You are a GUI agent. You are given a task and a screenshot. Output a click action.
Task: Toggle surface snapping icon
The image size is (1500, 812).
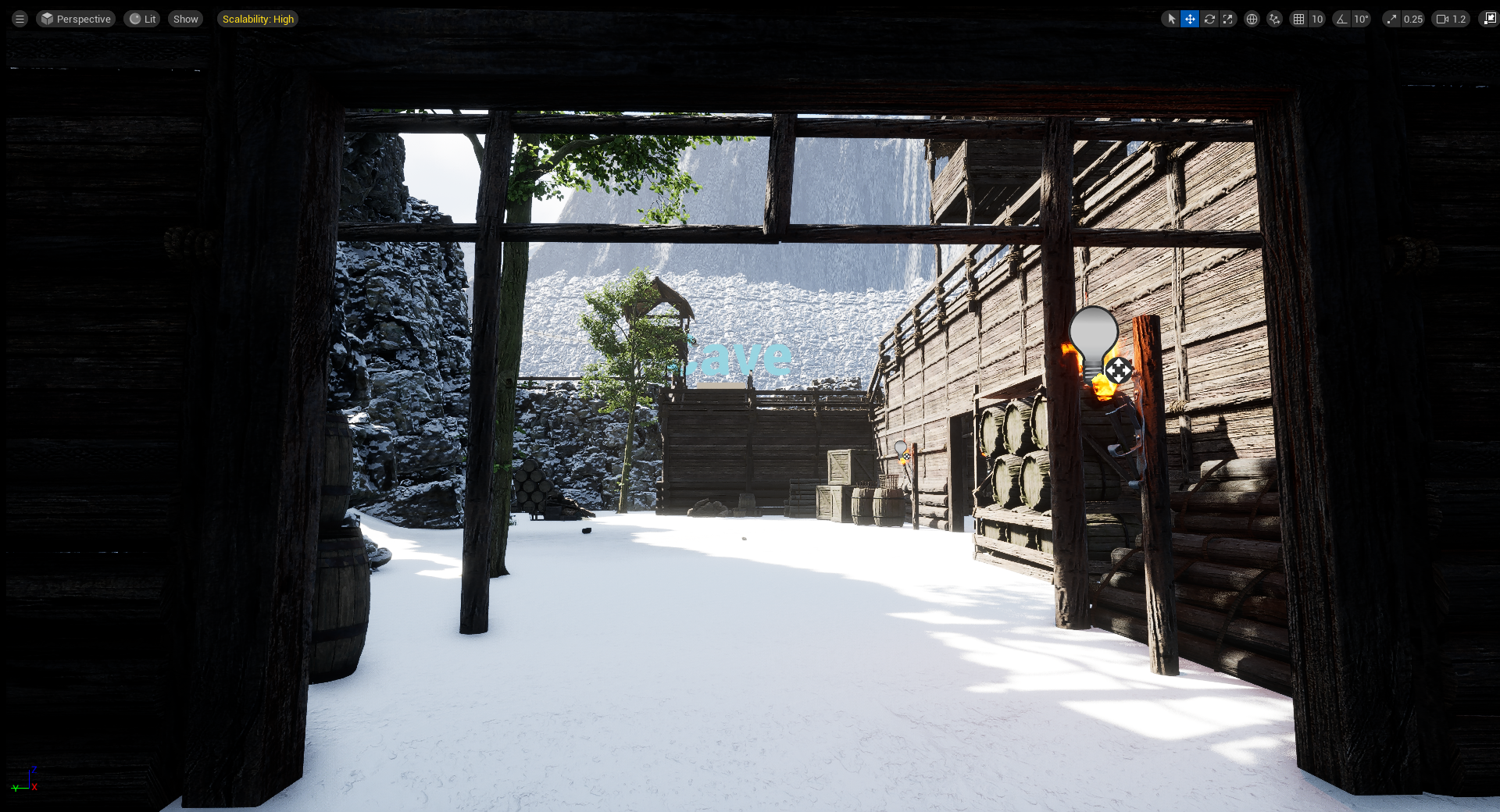point(1274,19)
